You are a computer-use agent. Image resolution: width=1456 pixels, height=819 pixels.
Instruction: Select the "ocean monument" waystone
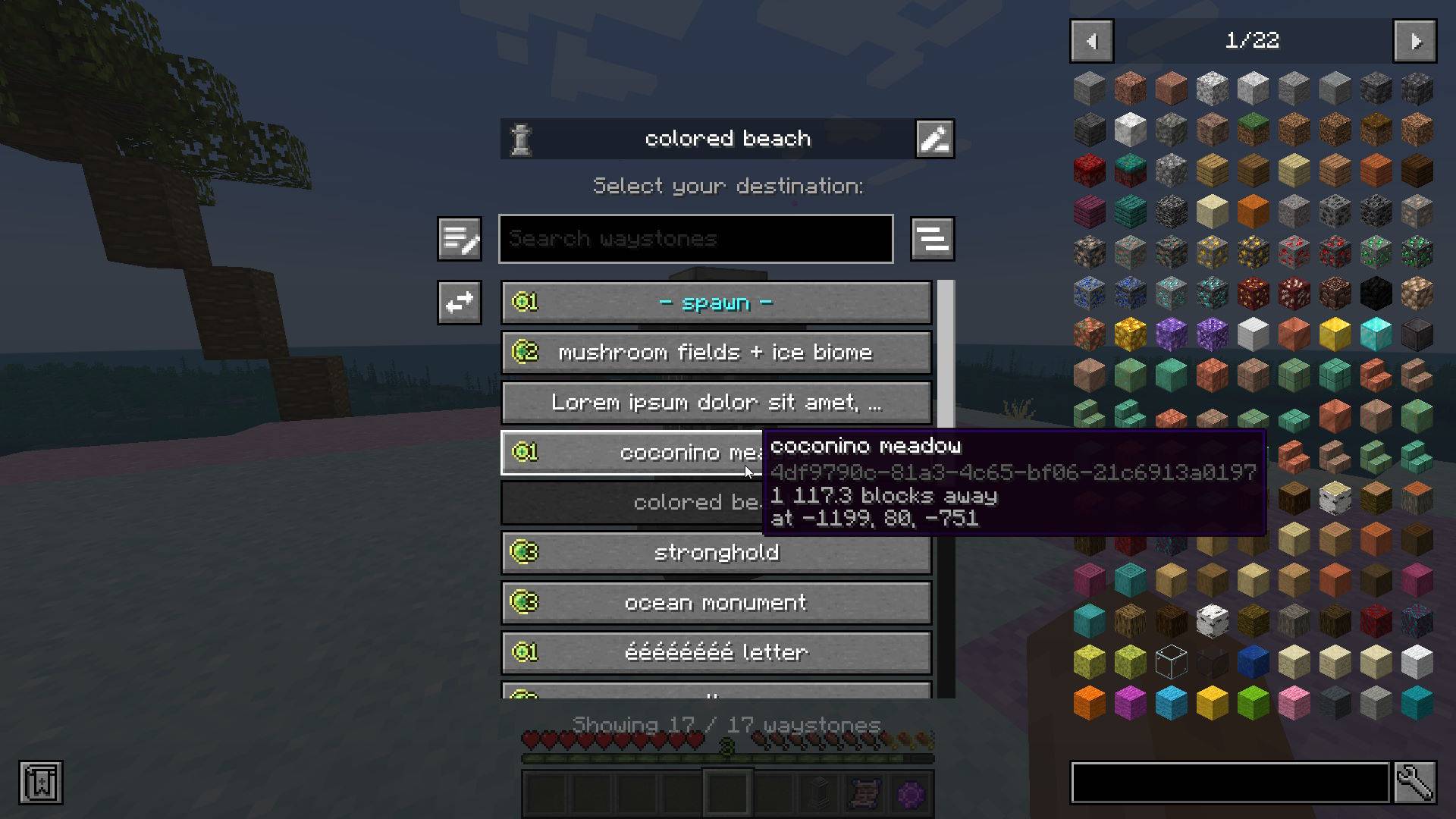716,602
